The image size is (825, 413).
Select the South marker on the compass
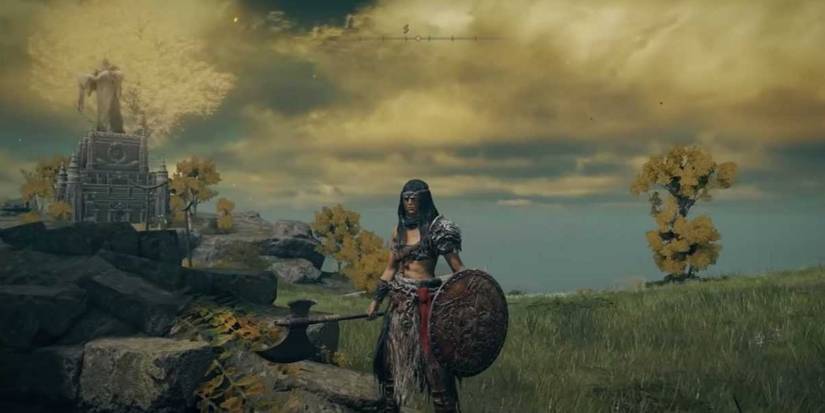(405, 29)
